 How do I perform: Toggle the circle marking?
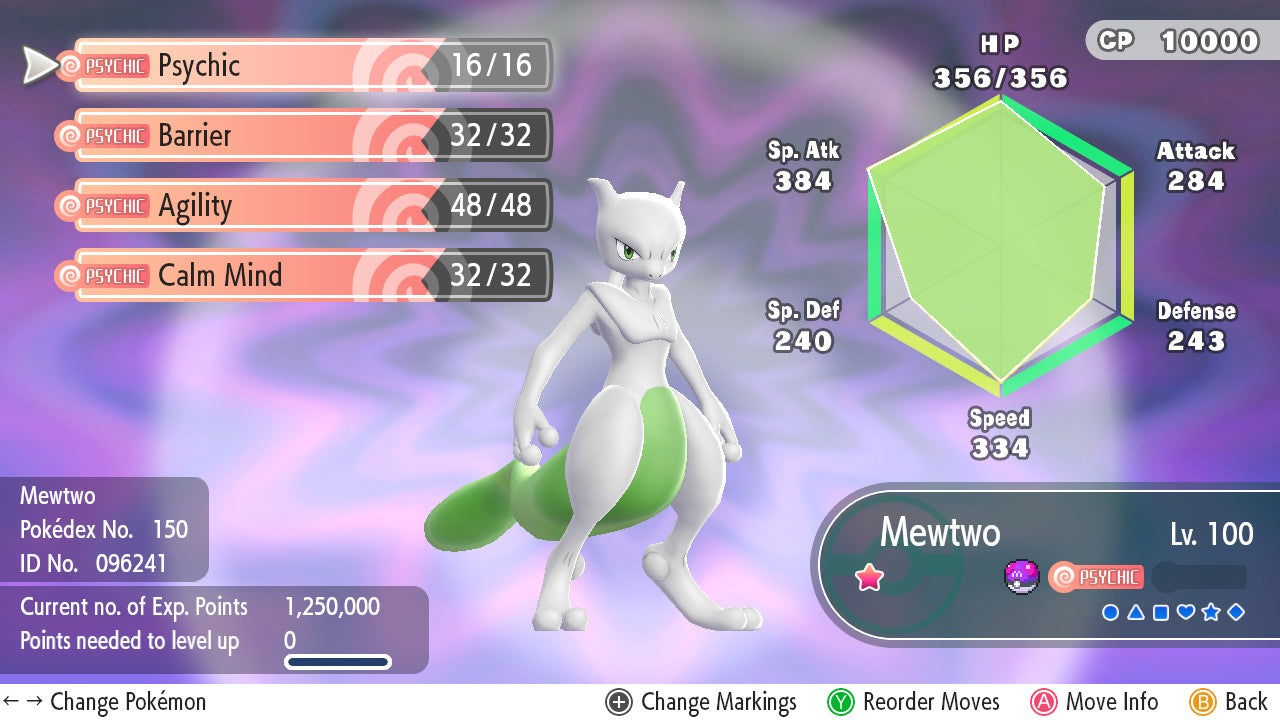coord(1110,612)
